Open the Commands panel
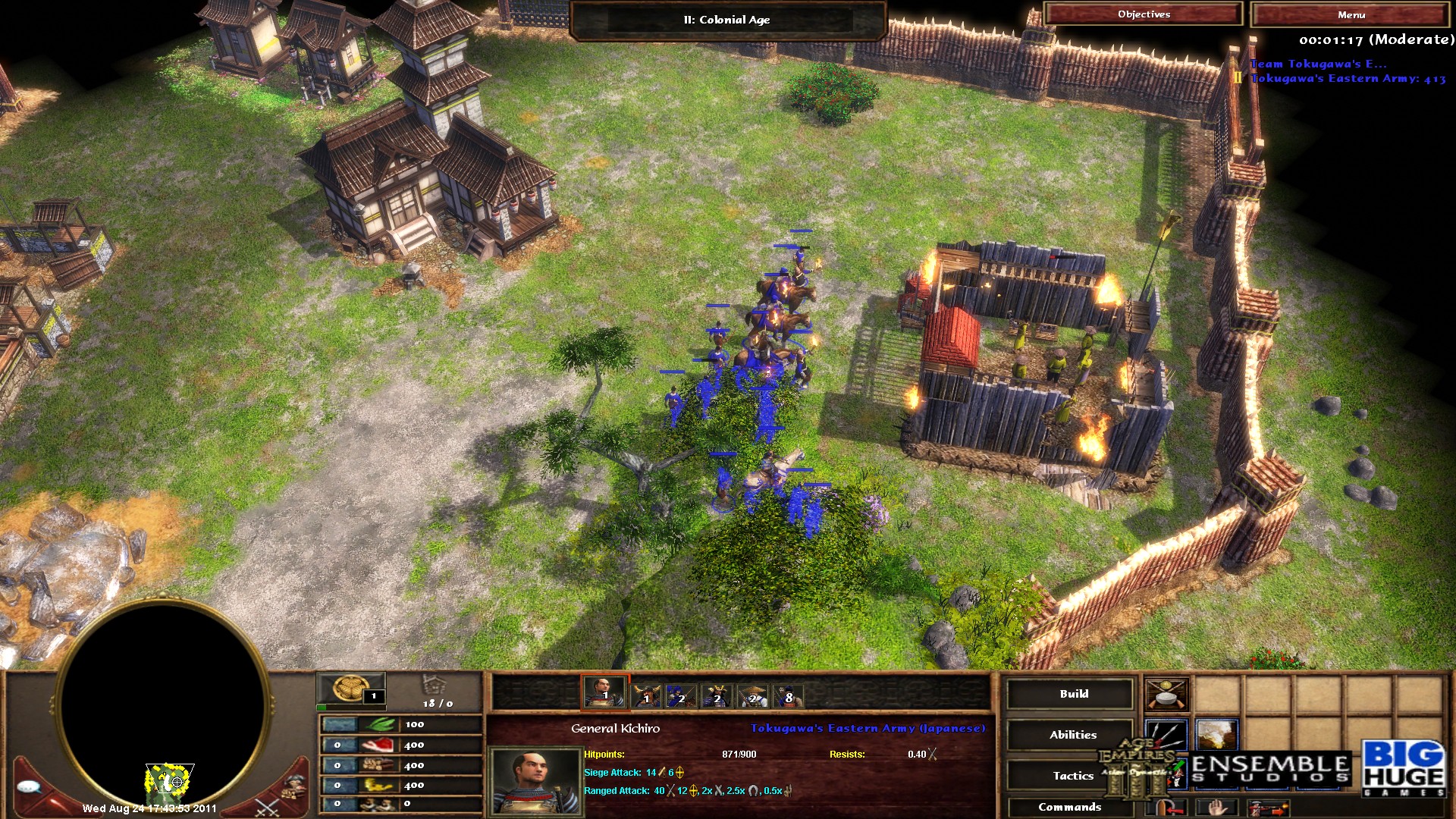The image size is (1456, 819). (x=1072, y=808)
